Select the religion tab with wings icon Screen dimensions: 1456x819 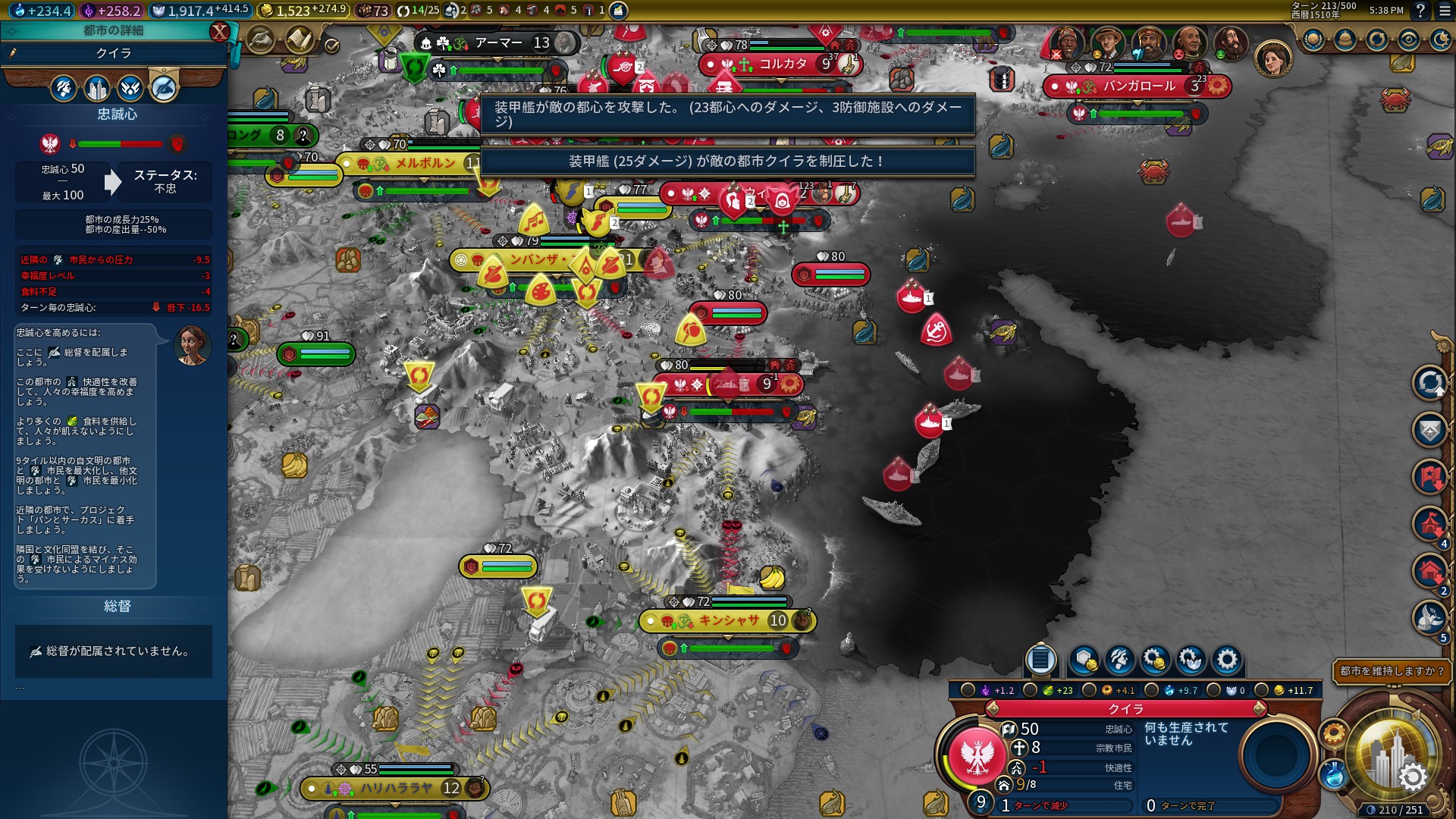(x=130, y=89)
